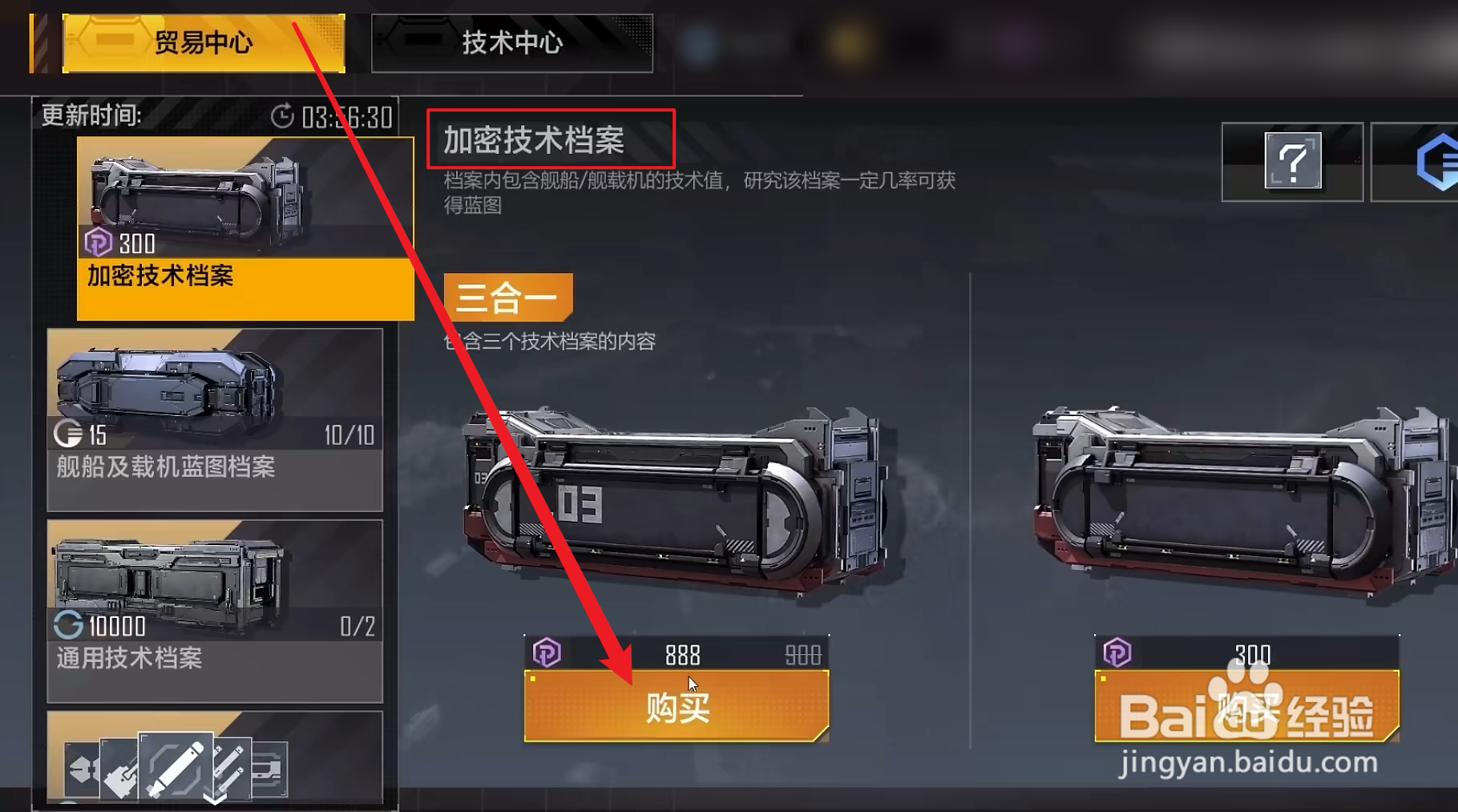
Task: Click the G currency icon showing 10000
Action: pos(67,627)
